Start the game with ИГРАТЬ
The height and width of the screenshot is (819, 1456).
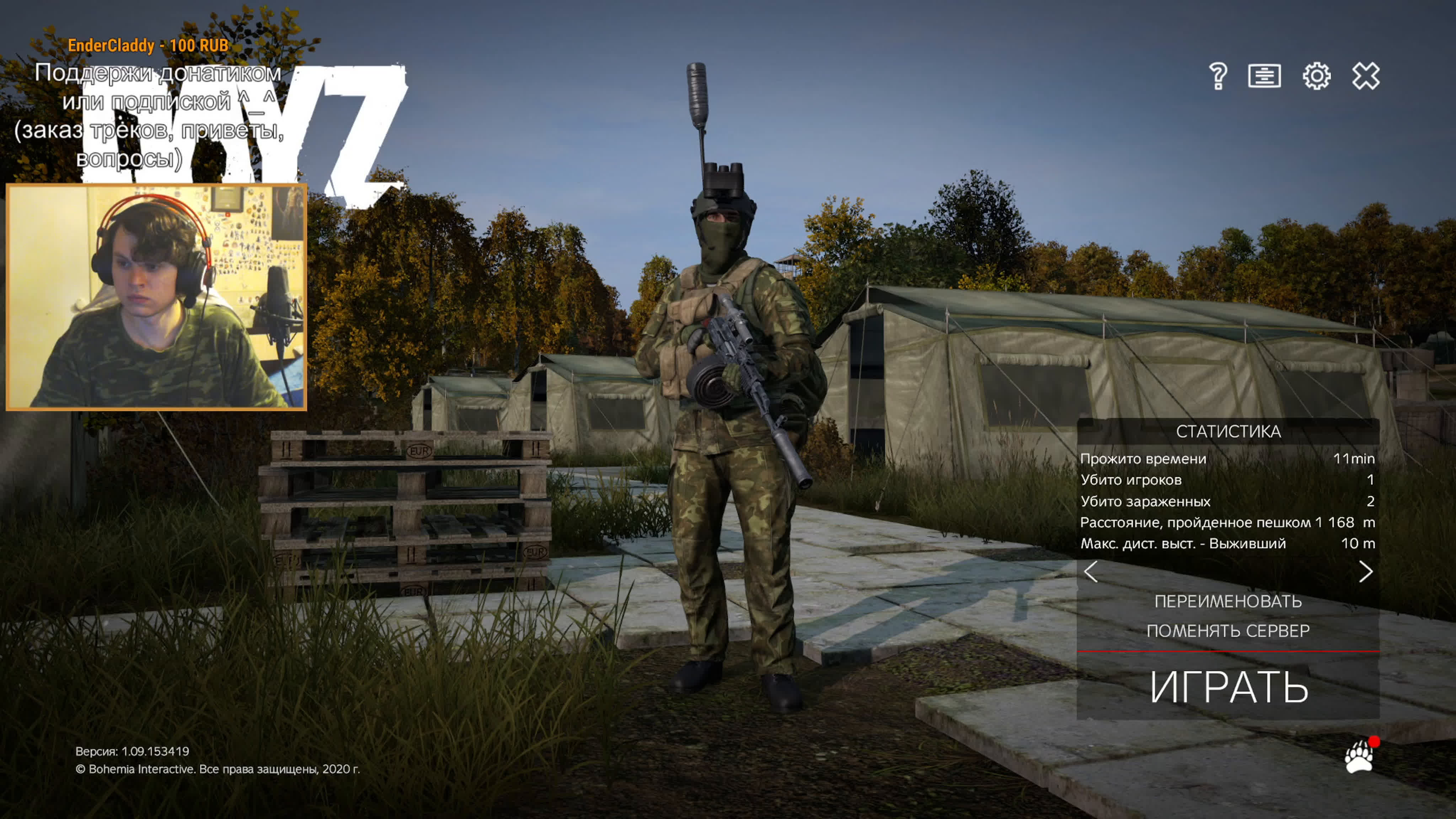coord(1228,687)
